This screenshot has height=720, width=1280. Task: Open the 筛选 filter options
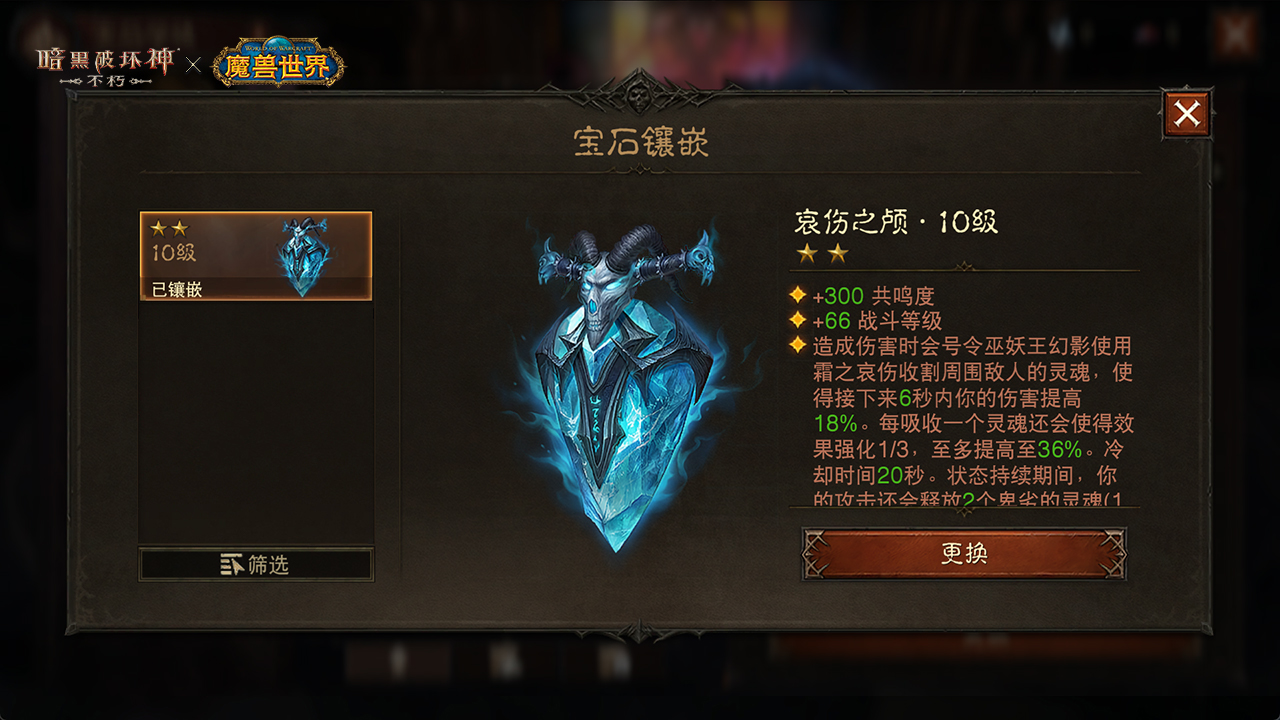(x=256, y=564)
